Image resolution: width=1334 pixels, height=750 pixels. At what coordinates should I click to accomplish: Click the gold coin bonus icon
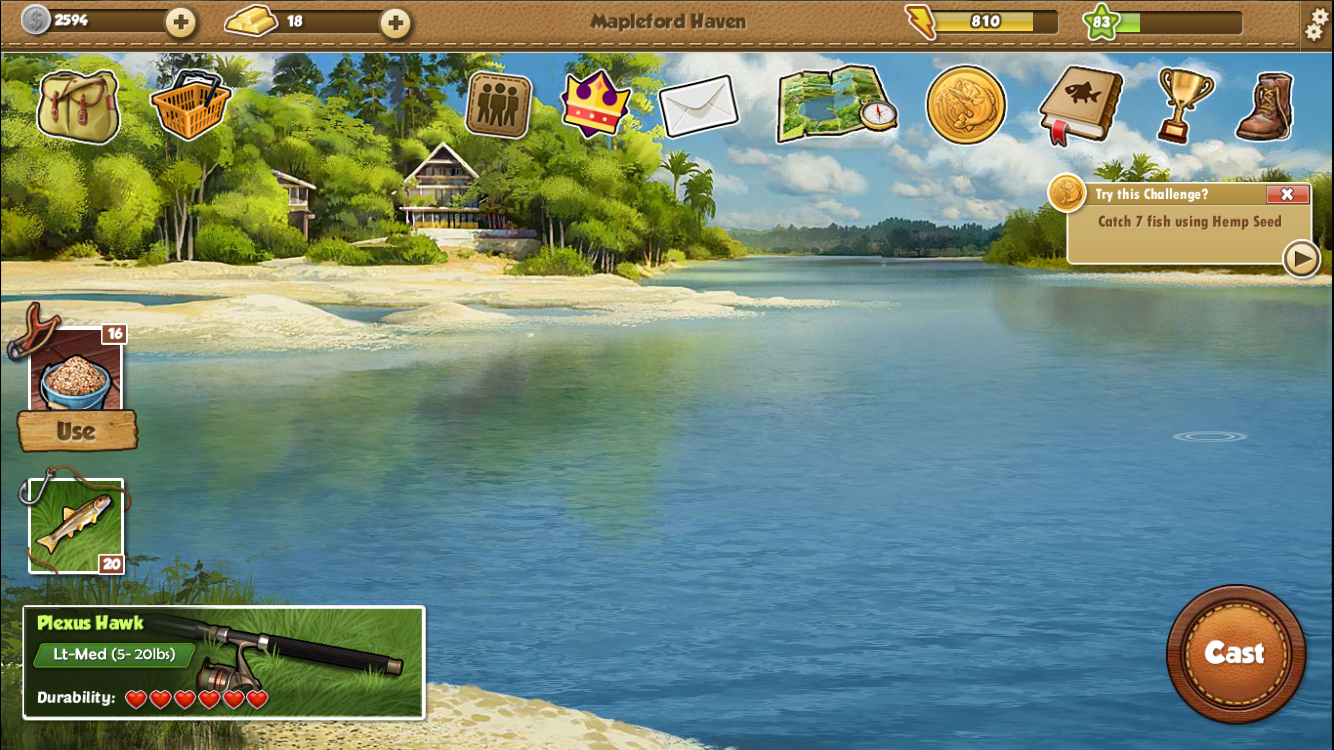pos(966,104)
